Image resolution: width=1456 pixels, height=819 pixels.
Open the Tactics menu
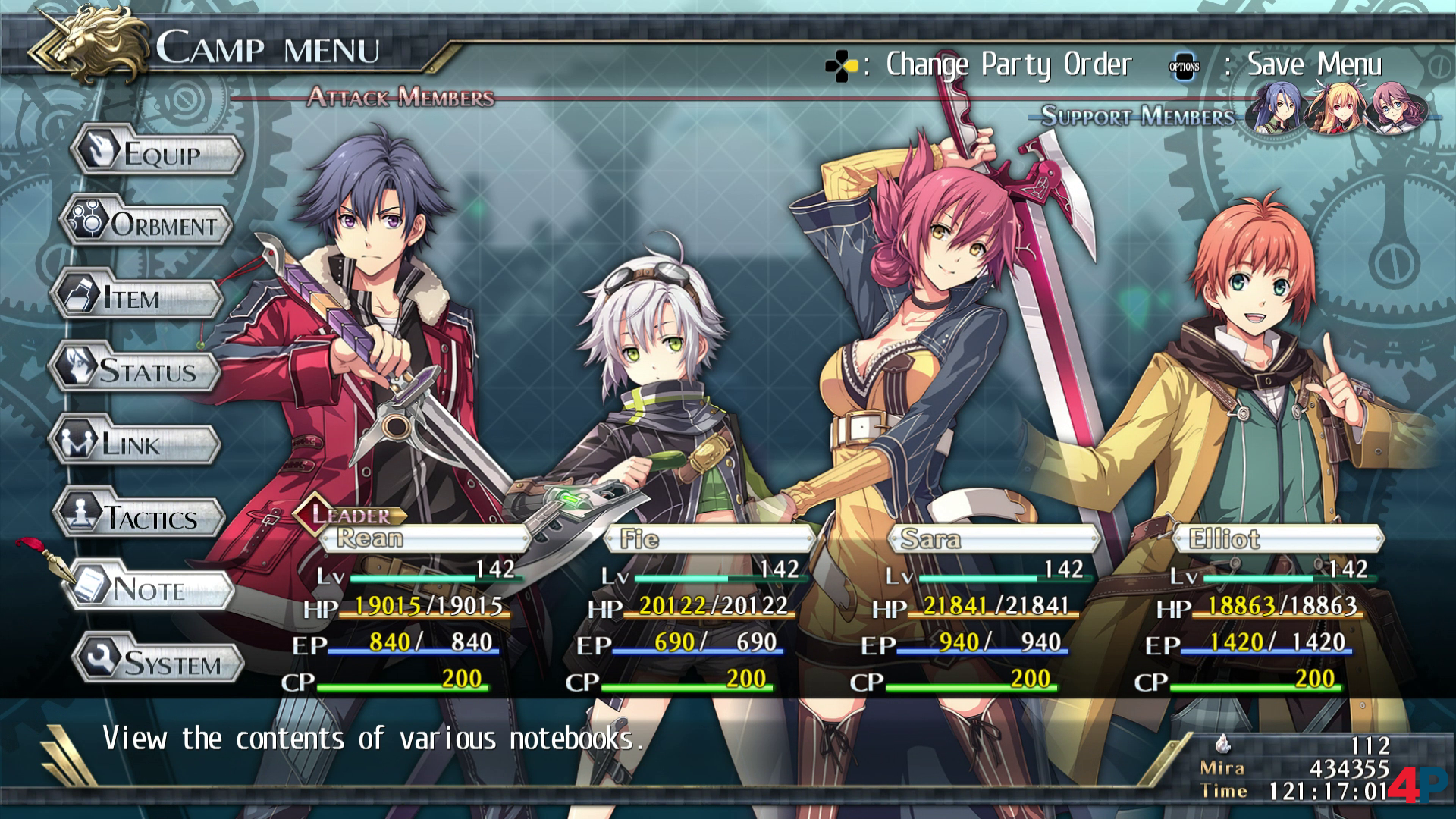(x=140, y=518)
